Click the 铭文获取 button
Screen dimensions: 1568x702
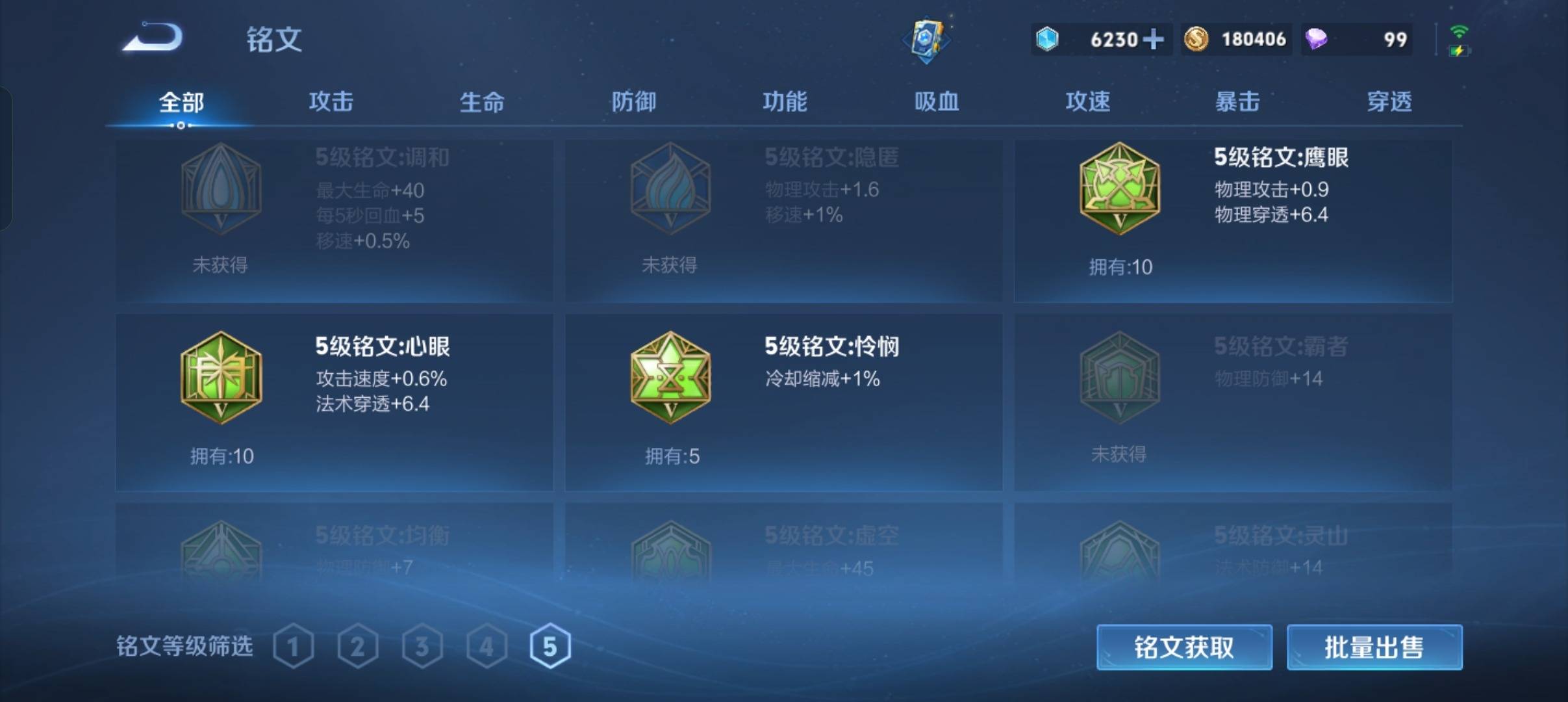[x=1184, y=647]
